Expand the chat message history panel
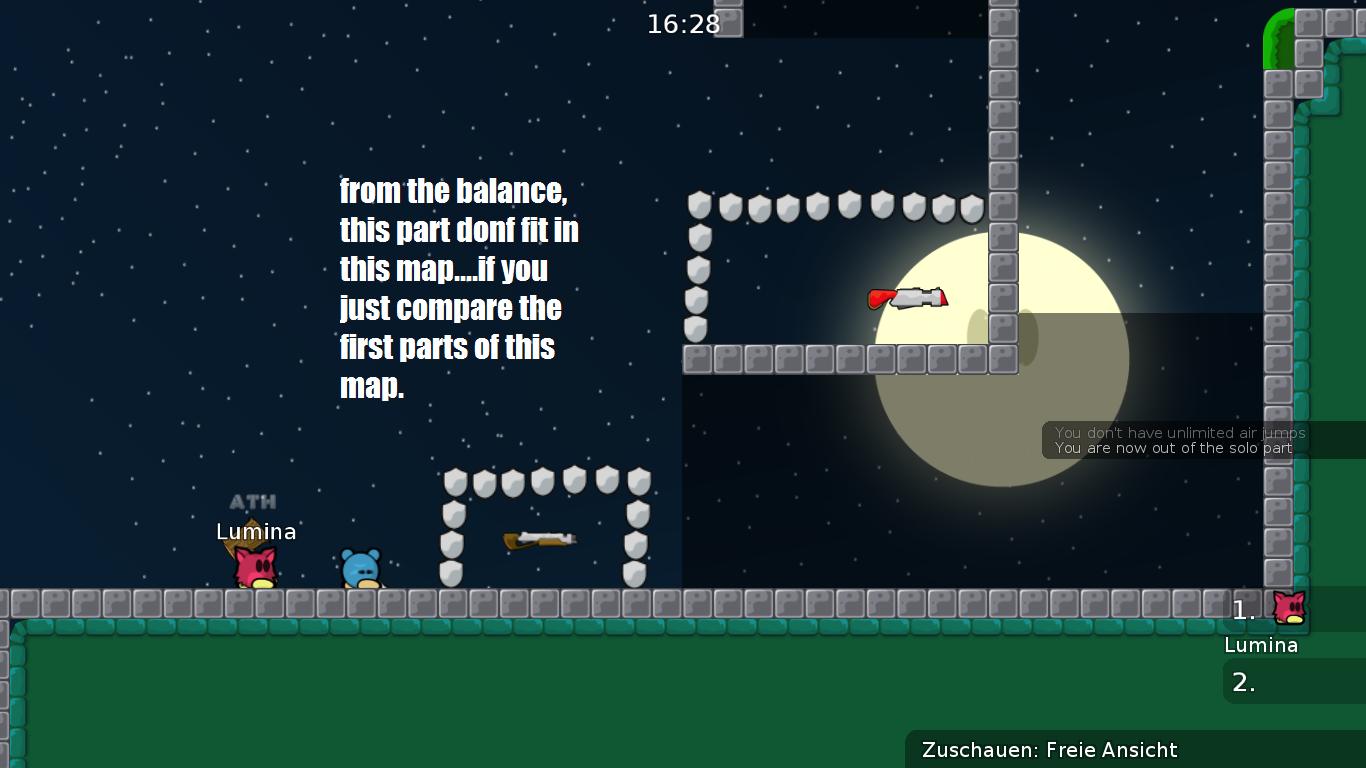Image resolution: width=1366 pixels, height=768 pixels. coord(1180,441)
